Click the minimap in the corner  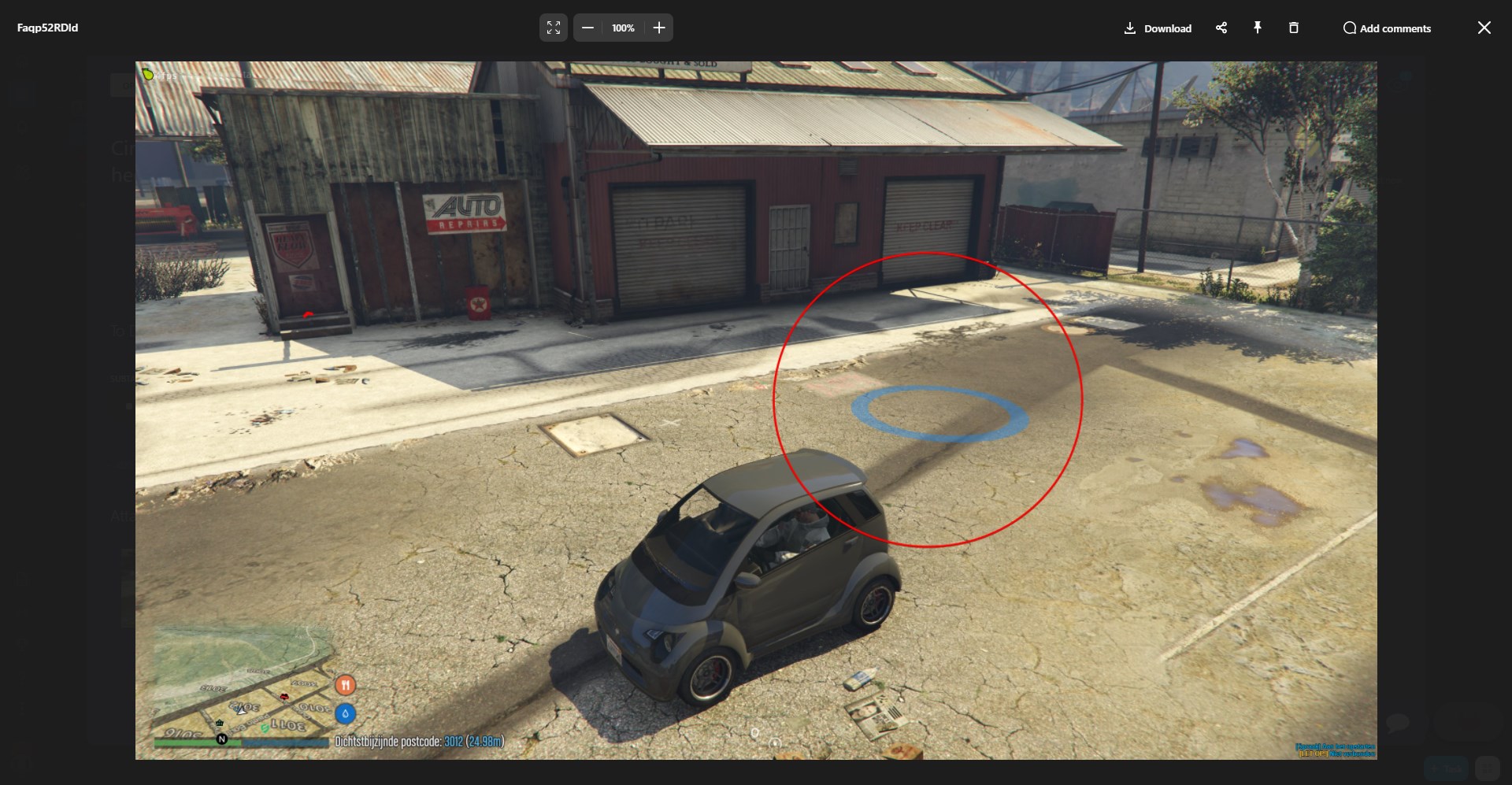pyautogui.click(x=241, y=683)
